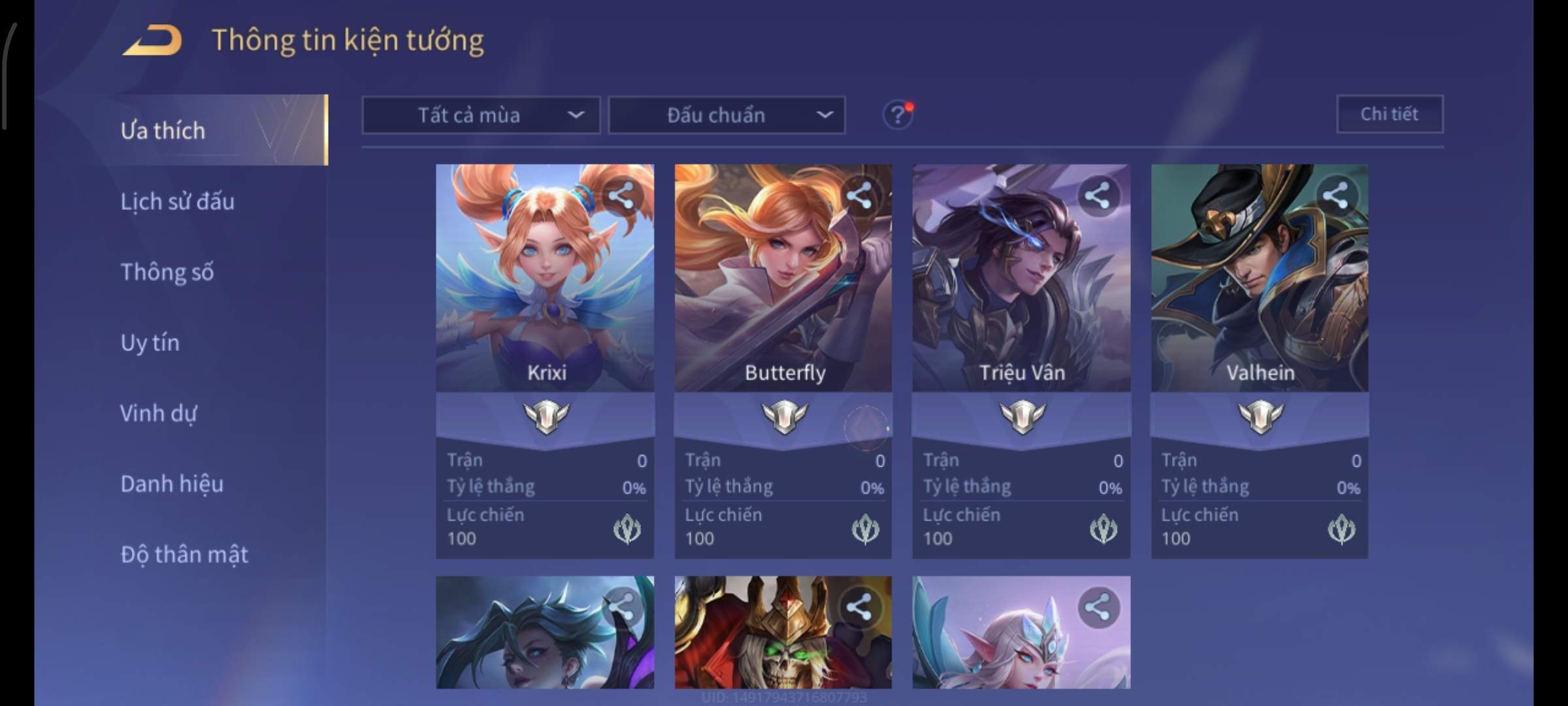Go back using the gold arrow button

pos(153,41)
